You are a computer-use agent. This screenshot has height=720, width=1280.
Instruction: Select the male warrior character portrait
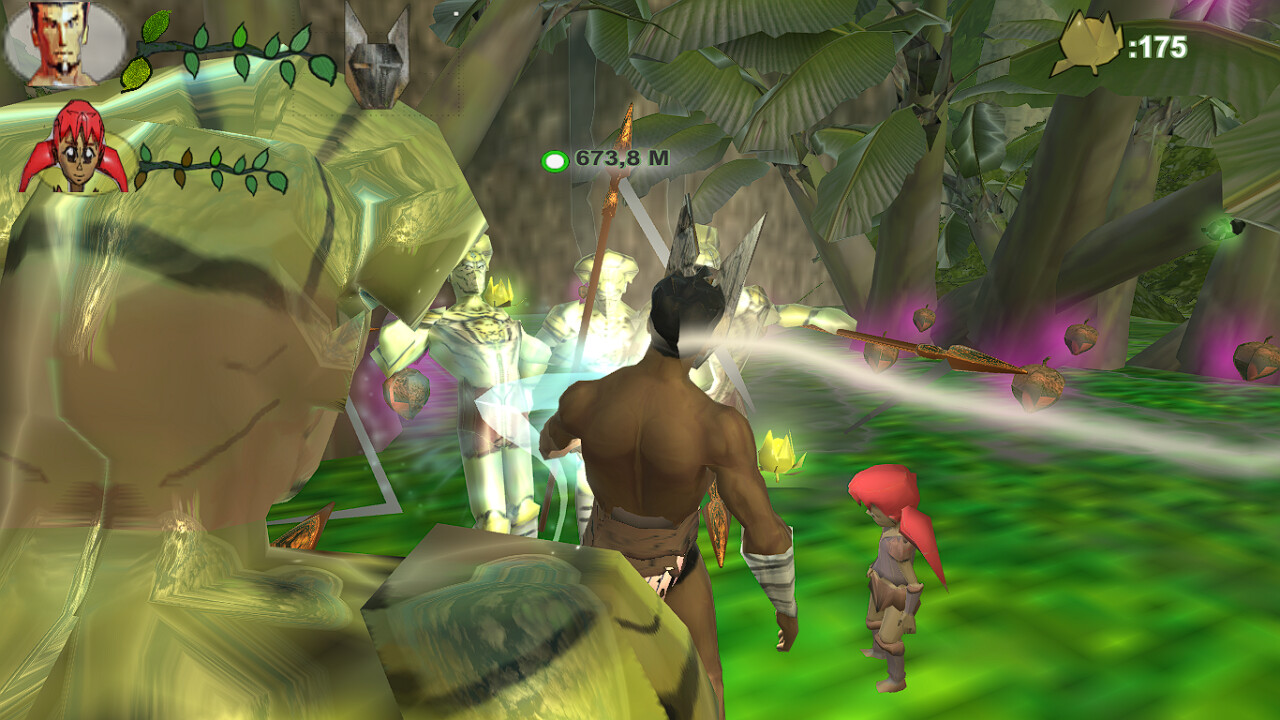point(62,44)
